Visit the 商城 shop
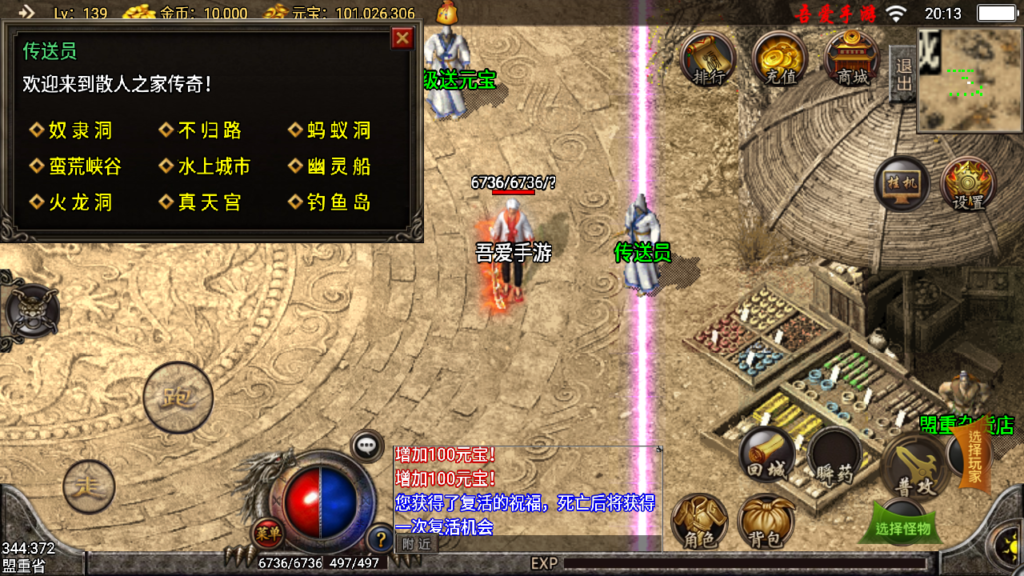Image resolution: width=1024 pixels, height=576 pixels. (851, 60)
